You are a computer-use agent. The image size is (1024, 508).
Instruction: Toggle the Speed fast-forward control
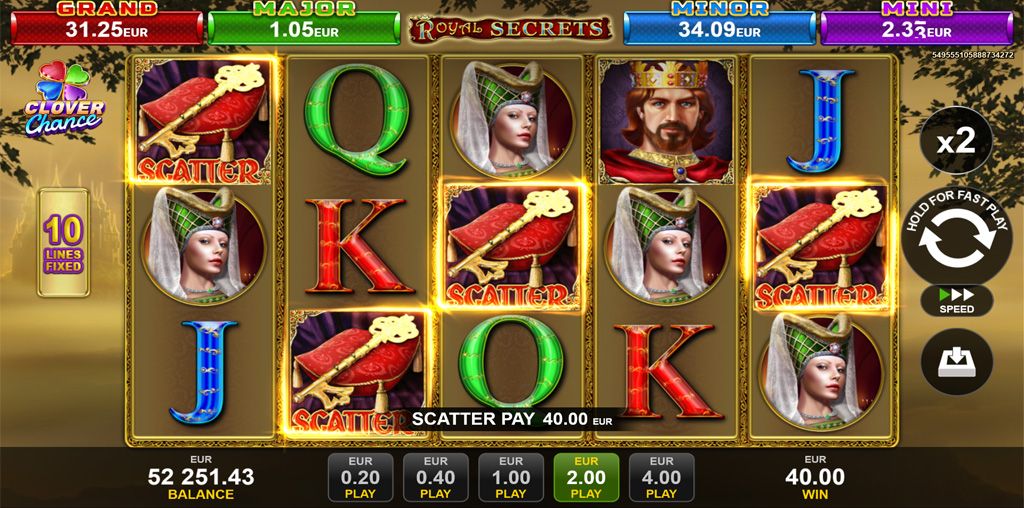point(956,301)
